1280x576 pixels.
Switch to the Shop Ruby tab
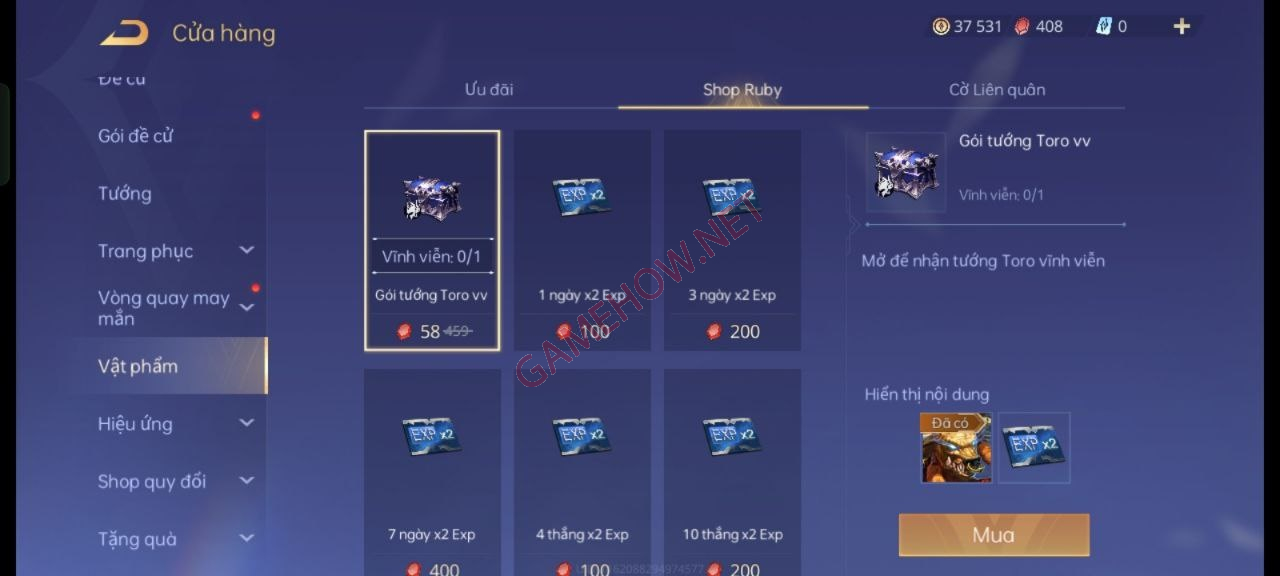(x=742, y=90)
